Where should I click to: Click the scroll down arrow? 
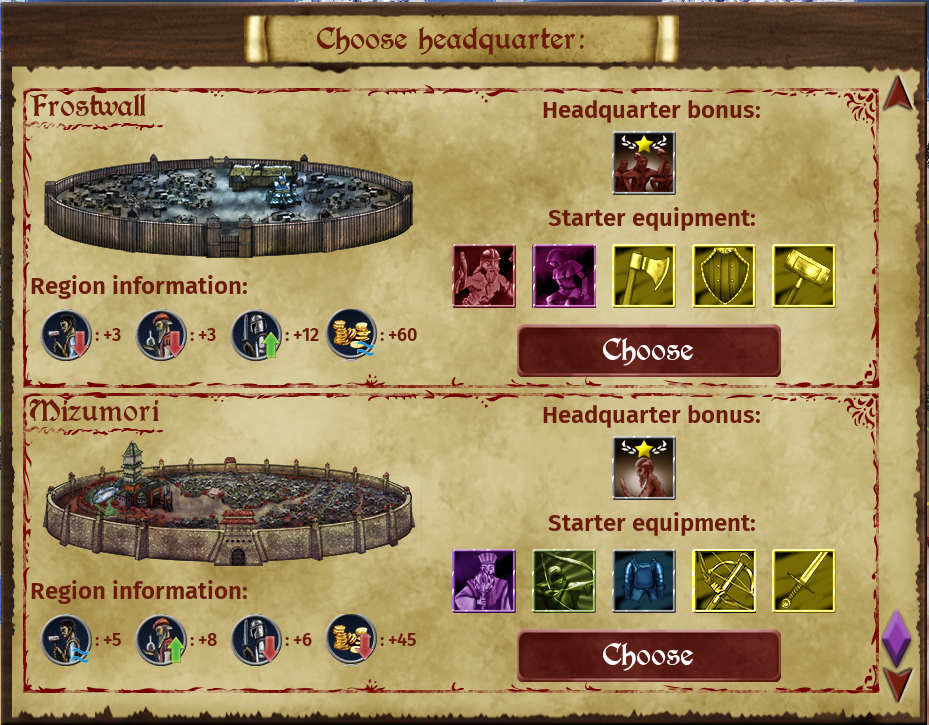(x=897, y=685)
